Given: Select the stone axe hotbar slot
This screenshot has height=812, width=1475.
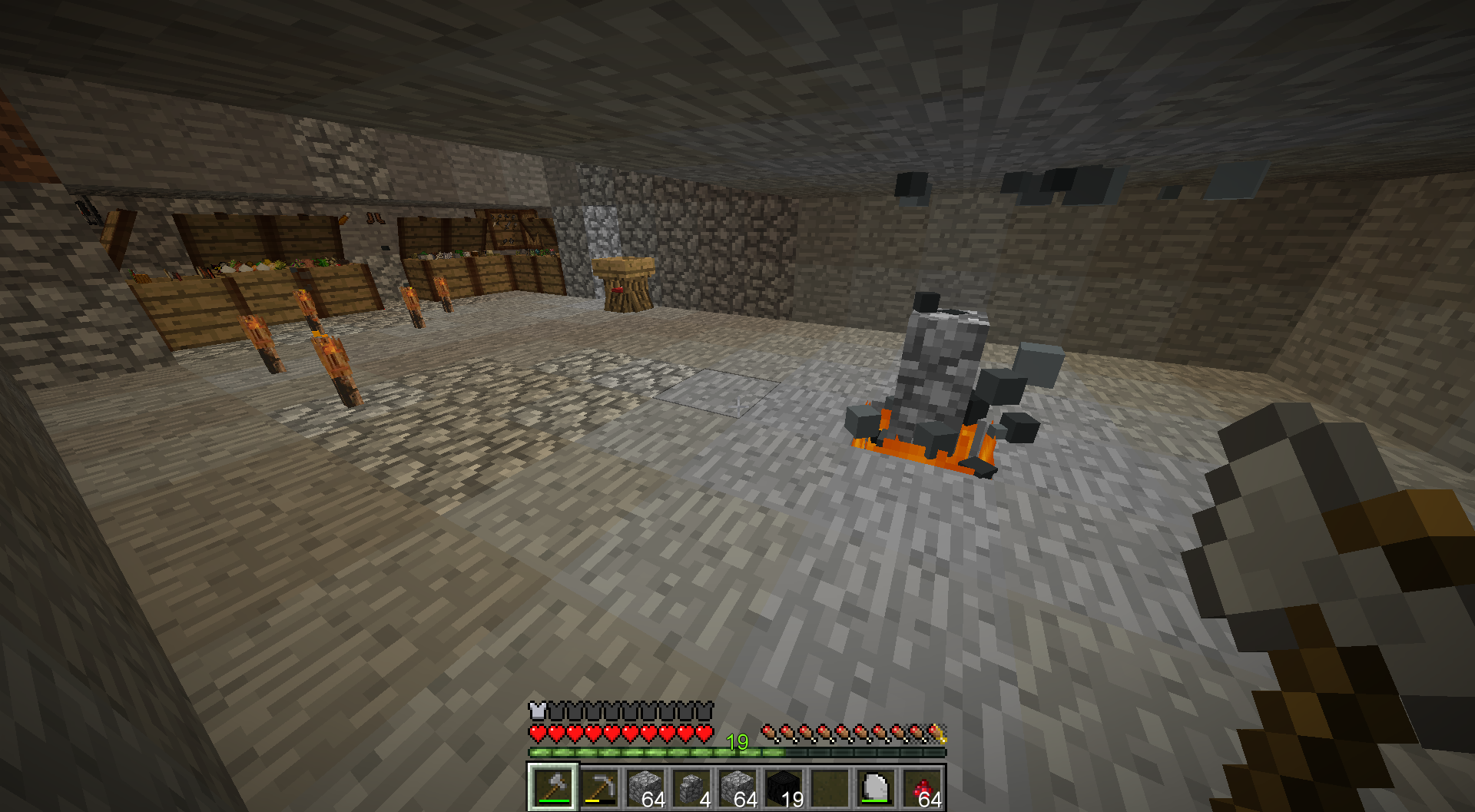Looking at the screenshot, I should click(x=552, y=787).
